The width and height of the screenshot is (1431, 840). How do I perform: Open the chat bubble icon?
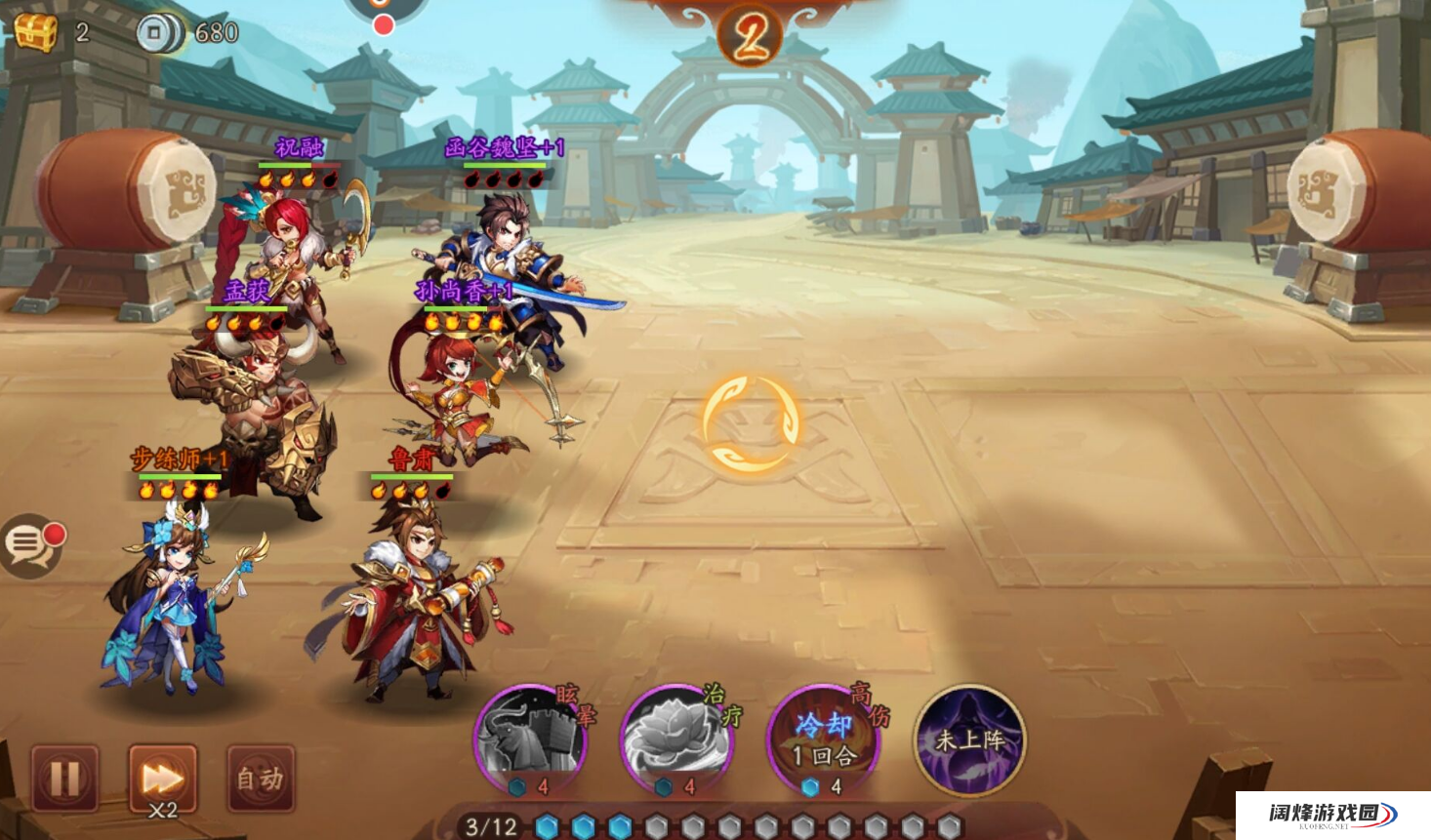point(29,544)
